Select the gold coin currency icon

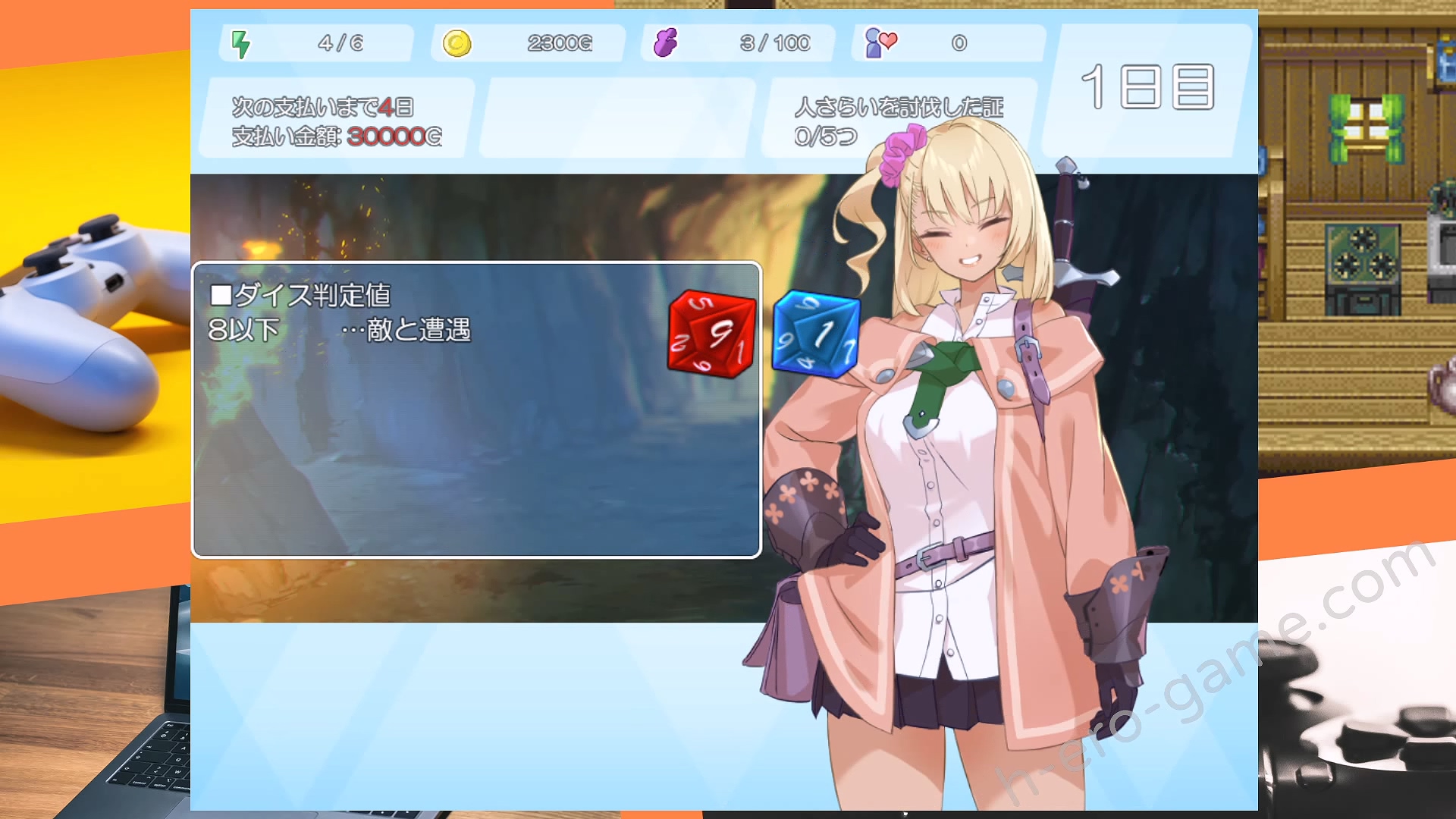(x=458, y=43)
